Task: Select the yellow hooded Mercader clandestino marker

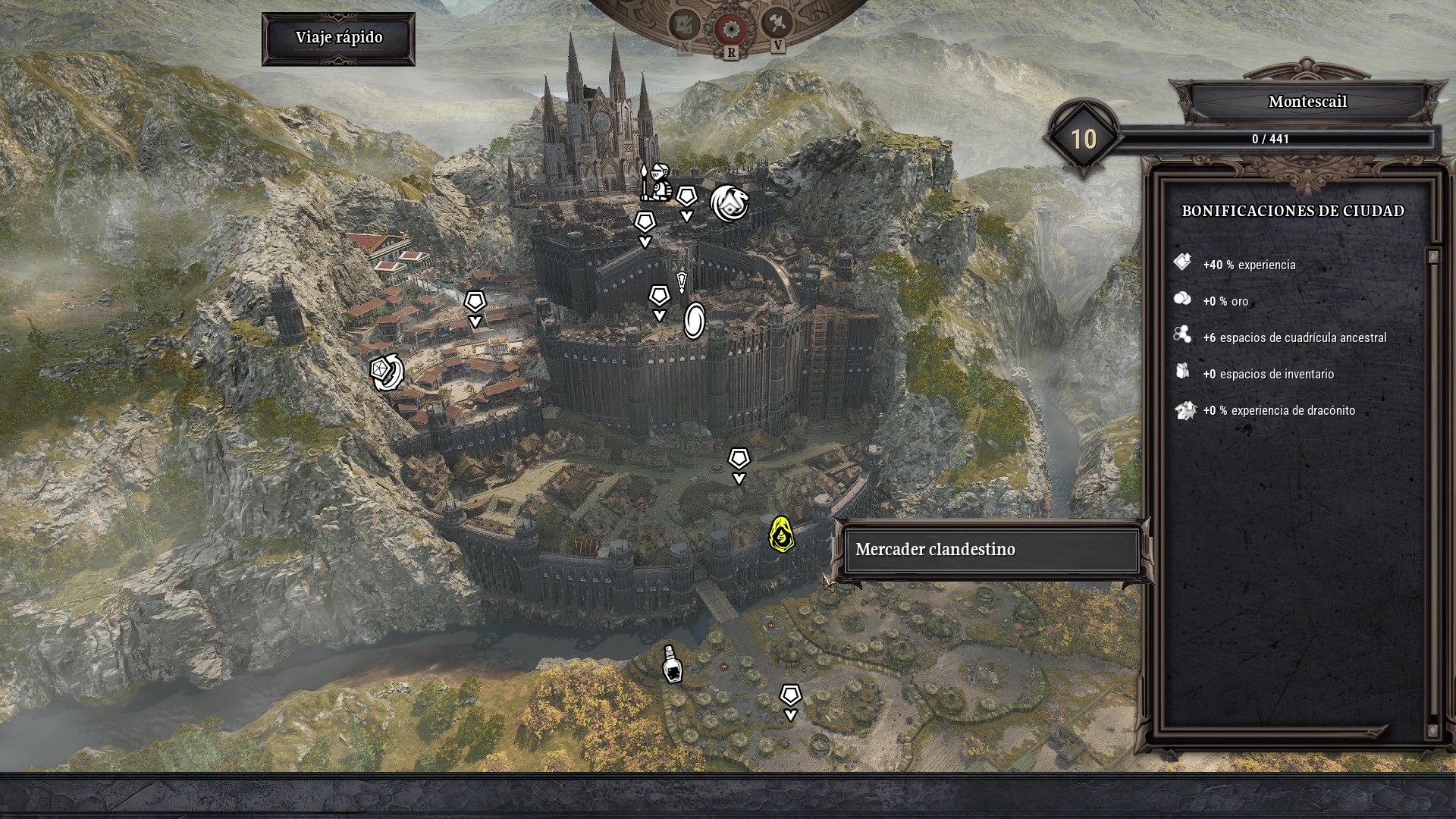Action: [x=780, y=535]
